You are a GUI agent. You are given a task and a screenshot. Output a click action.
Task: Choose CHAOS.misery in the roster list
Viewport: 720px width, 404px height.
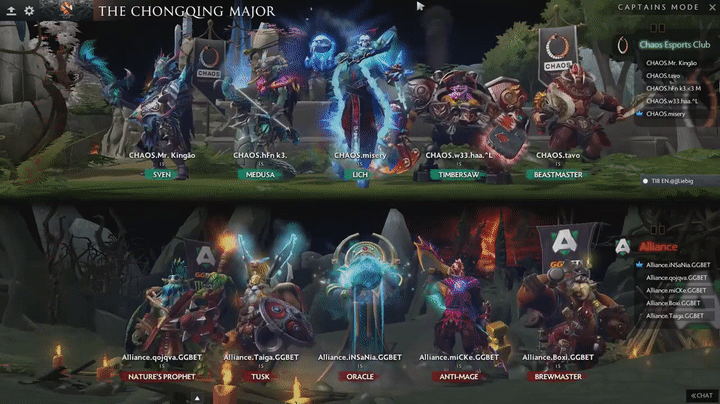(664, 113)
